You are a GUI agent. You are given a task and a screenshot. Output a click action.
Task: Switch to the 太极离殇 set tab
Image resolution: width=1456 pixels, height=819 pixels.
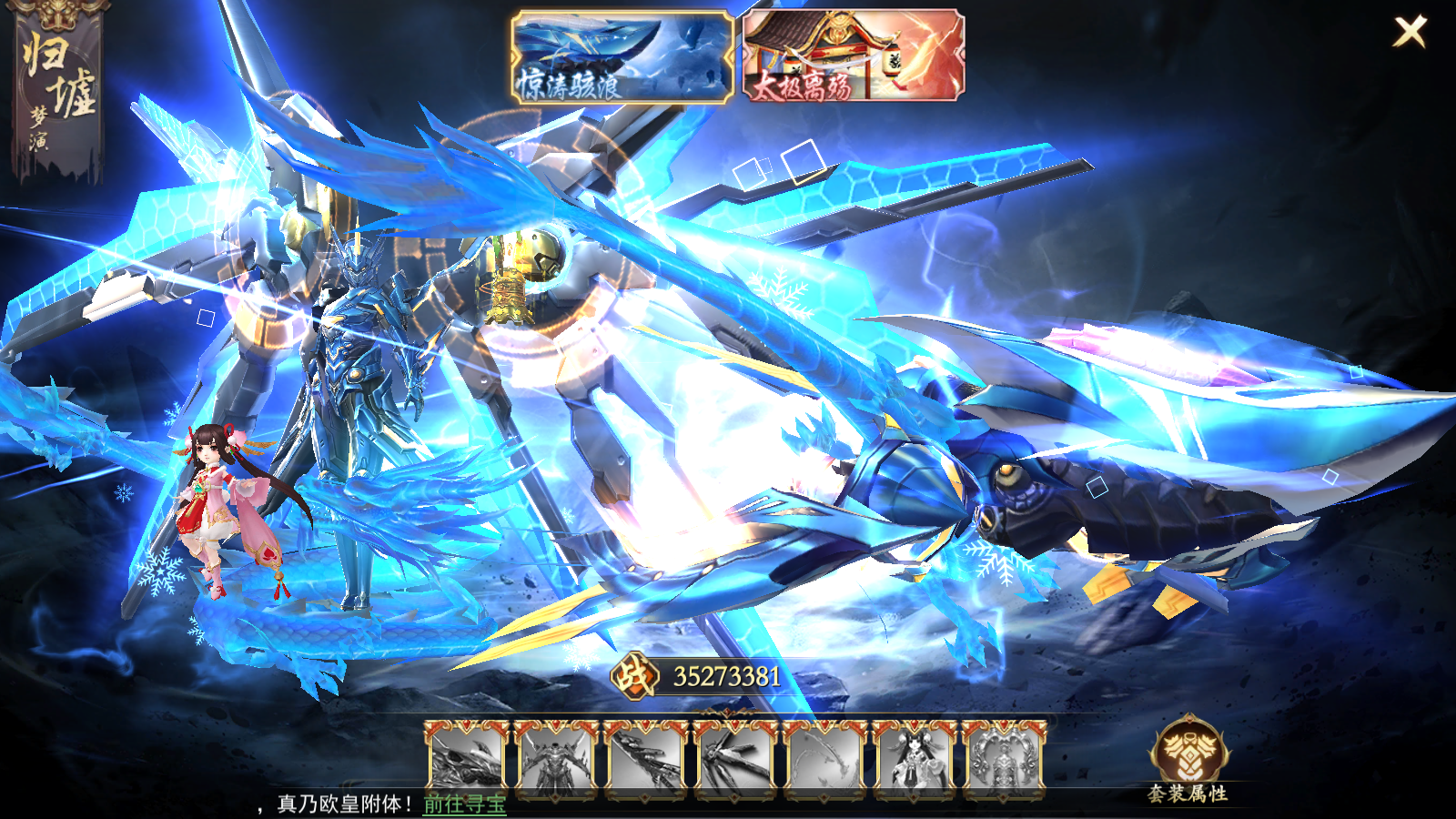[x=853, y=56]
